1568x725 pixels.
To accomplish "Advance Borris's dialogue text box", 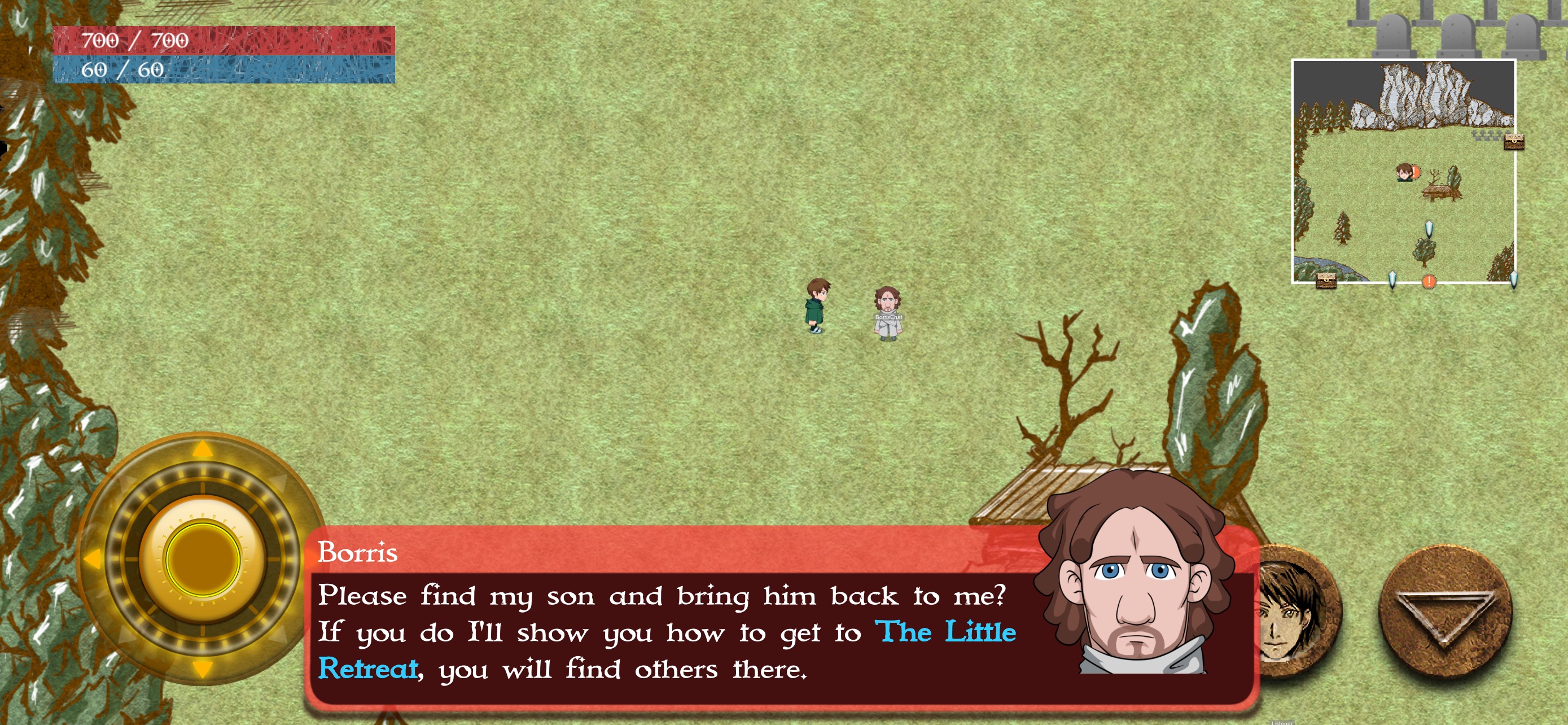I will tap(669, 633).
